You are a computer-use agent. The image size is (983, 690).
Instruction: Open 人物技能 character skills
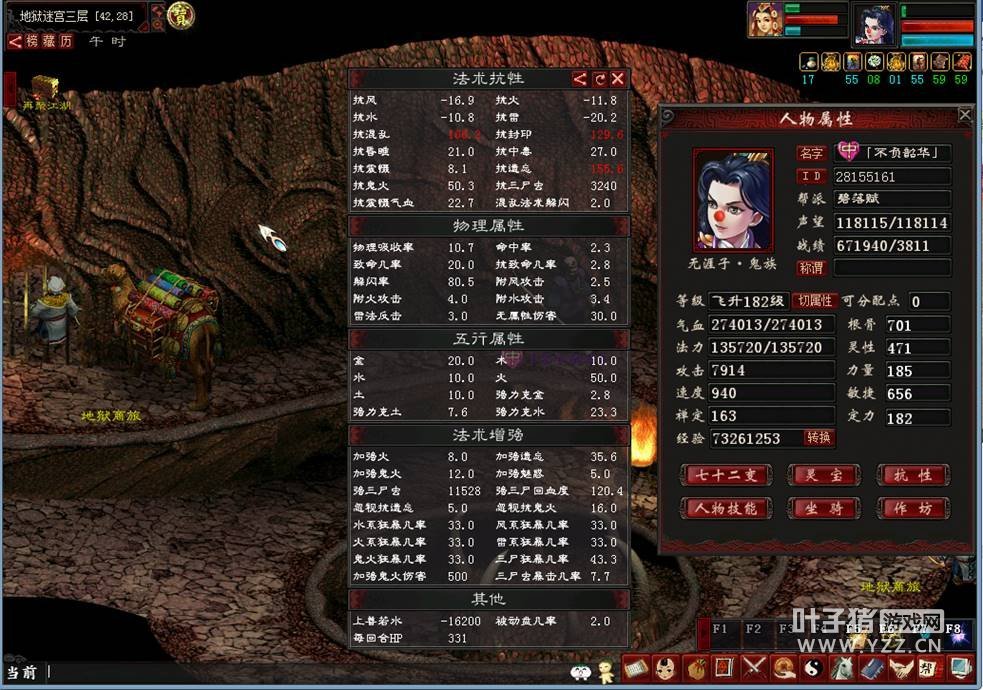pyautogui.click(x=725, y=508)
